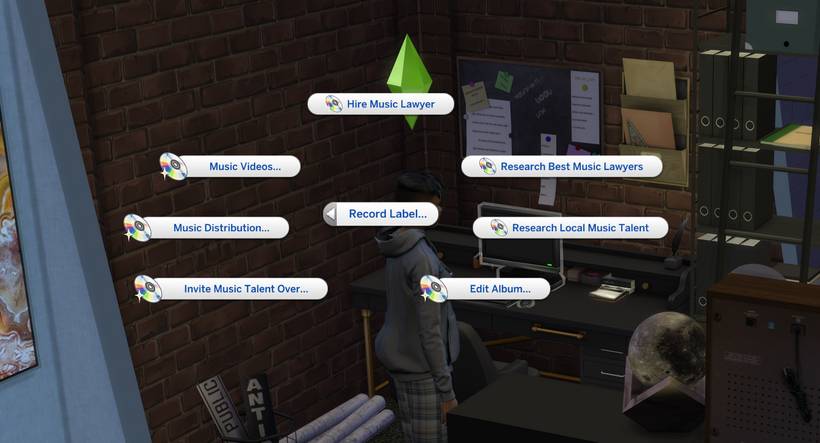Pick Research Local Music Talent
820x443 pixels.
579,228
